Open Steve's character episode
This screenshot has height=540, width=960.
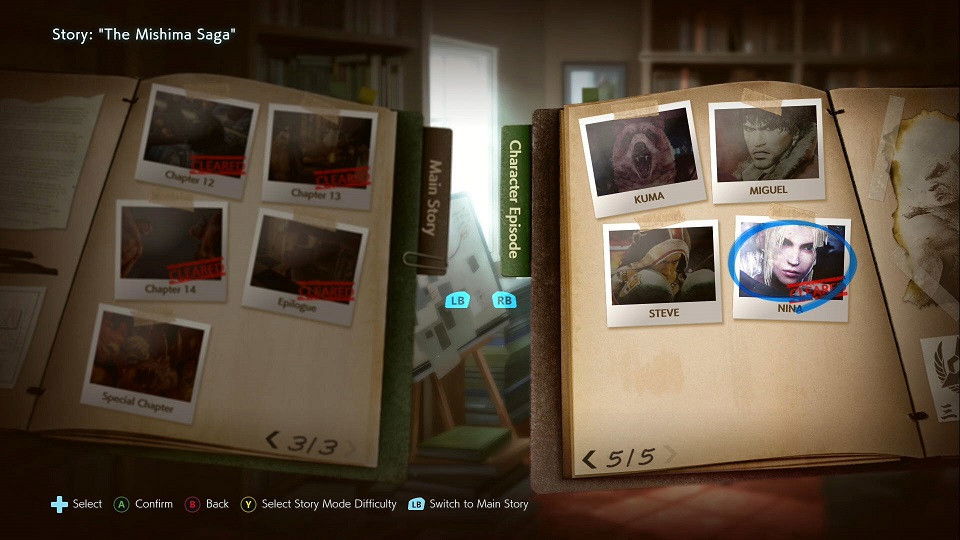662,270
